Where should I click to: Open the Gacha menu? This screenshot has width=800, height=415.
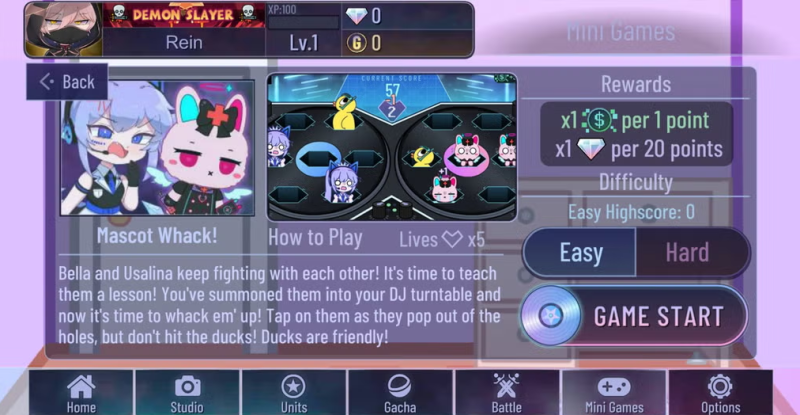click(x=400, y=392)
